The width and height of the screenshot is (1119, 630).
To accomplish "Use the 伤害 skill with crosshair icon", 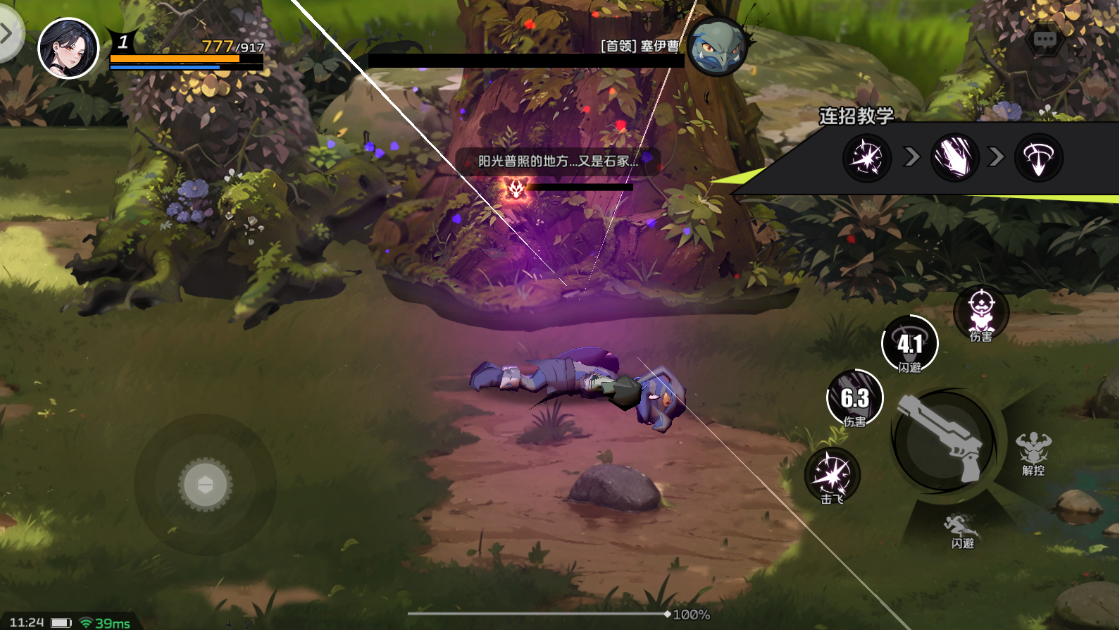I will click(x=981, y=311).
